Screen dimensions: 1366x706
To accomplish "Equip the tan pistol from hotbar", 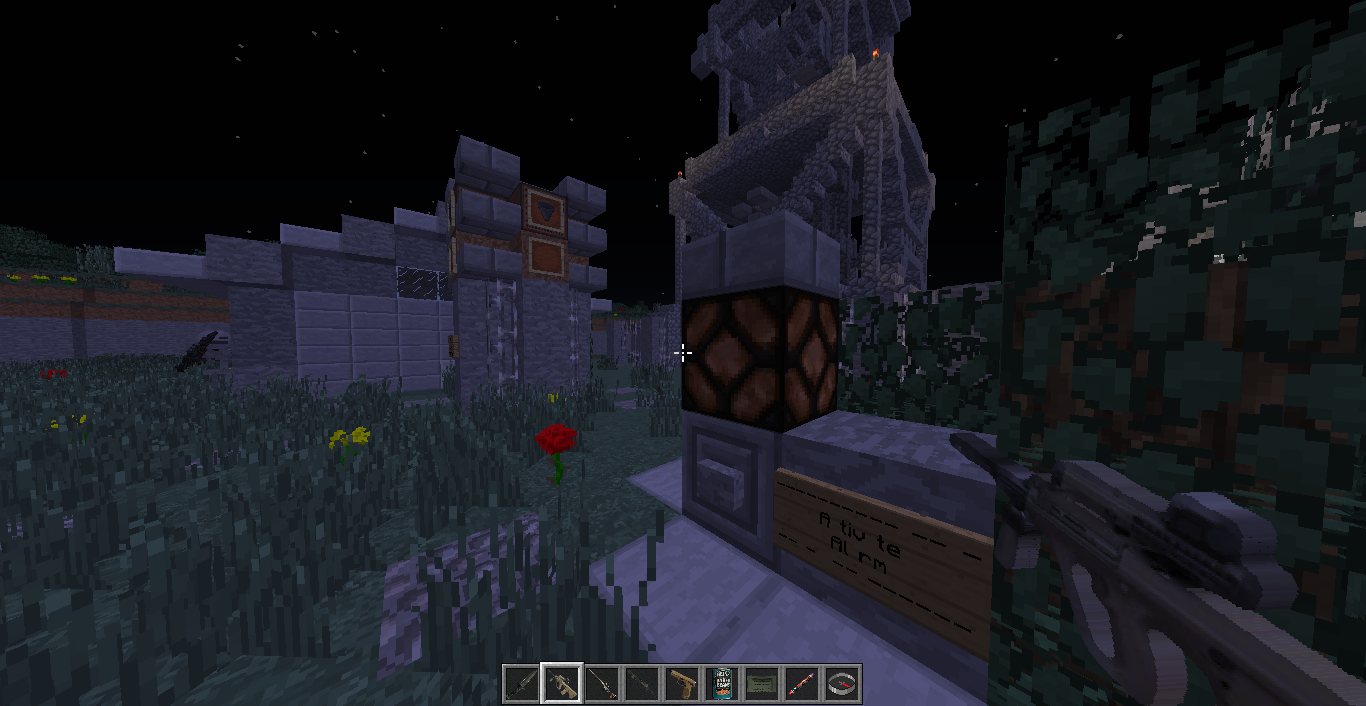I will pos(682,684).
